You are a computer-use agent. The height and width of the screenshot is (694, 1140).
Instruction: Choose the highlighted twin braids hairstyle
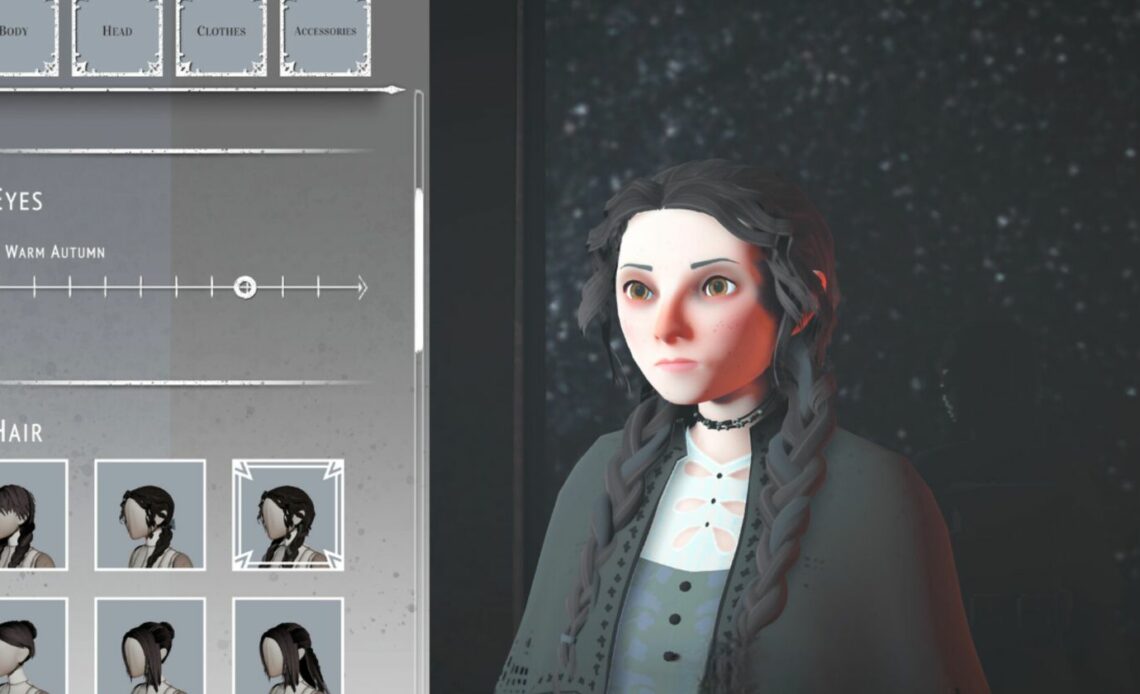point(288,515)
